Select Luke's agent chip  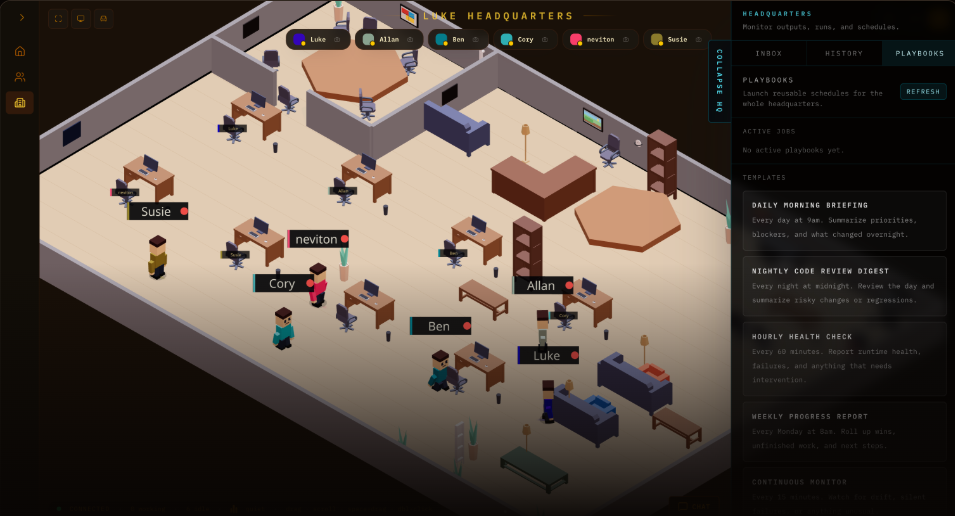coord(317,39)
